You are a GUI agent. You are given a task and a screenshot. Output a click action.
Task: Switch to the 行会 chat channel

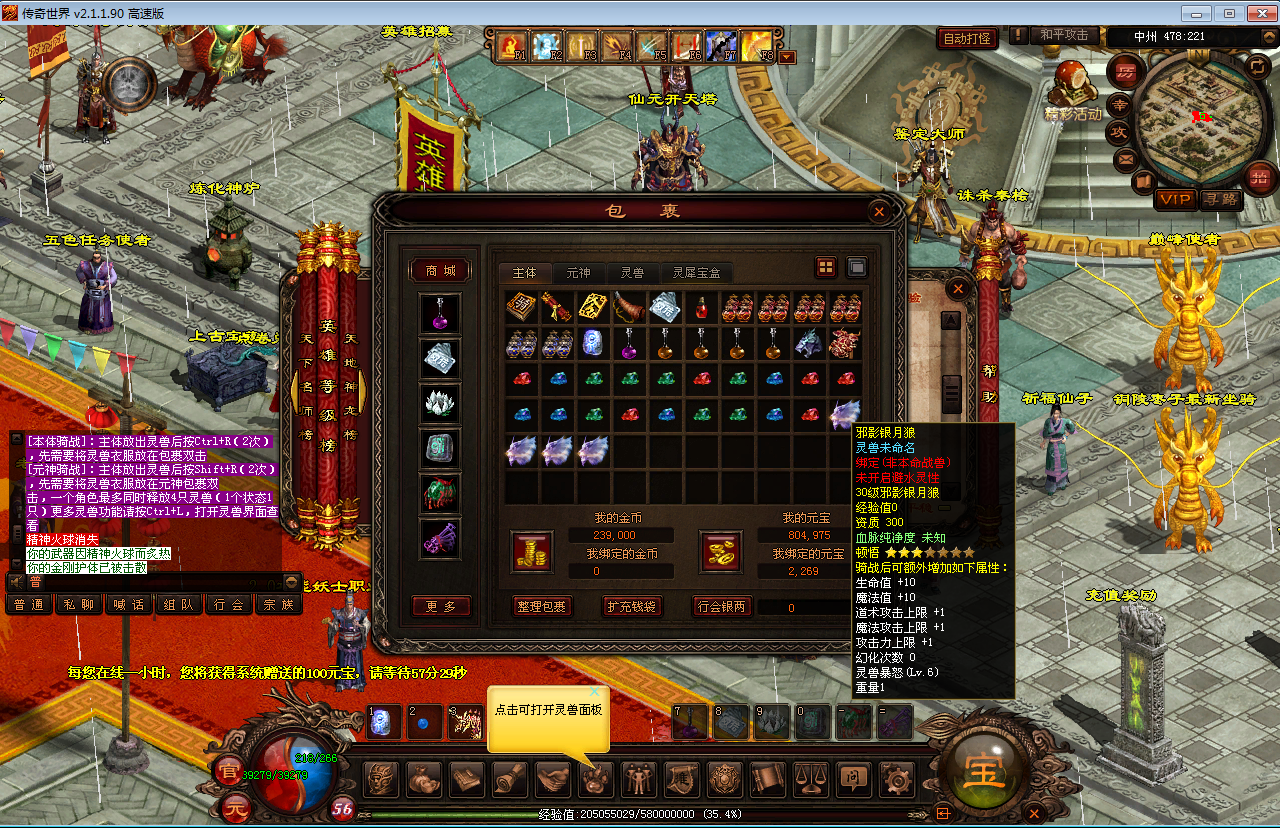pyautogui.click(x=229, y=604)
